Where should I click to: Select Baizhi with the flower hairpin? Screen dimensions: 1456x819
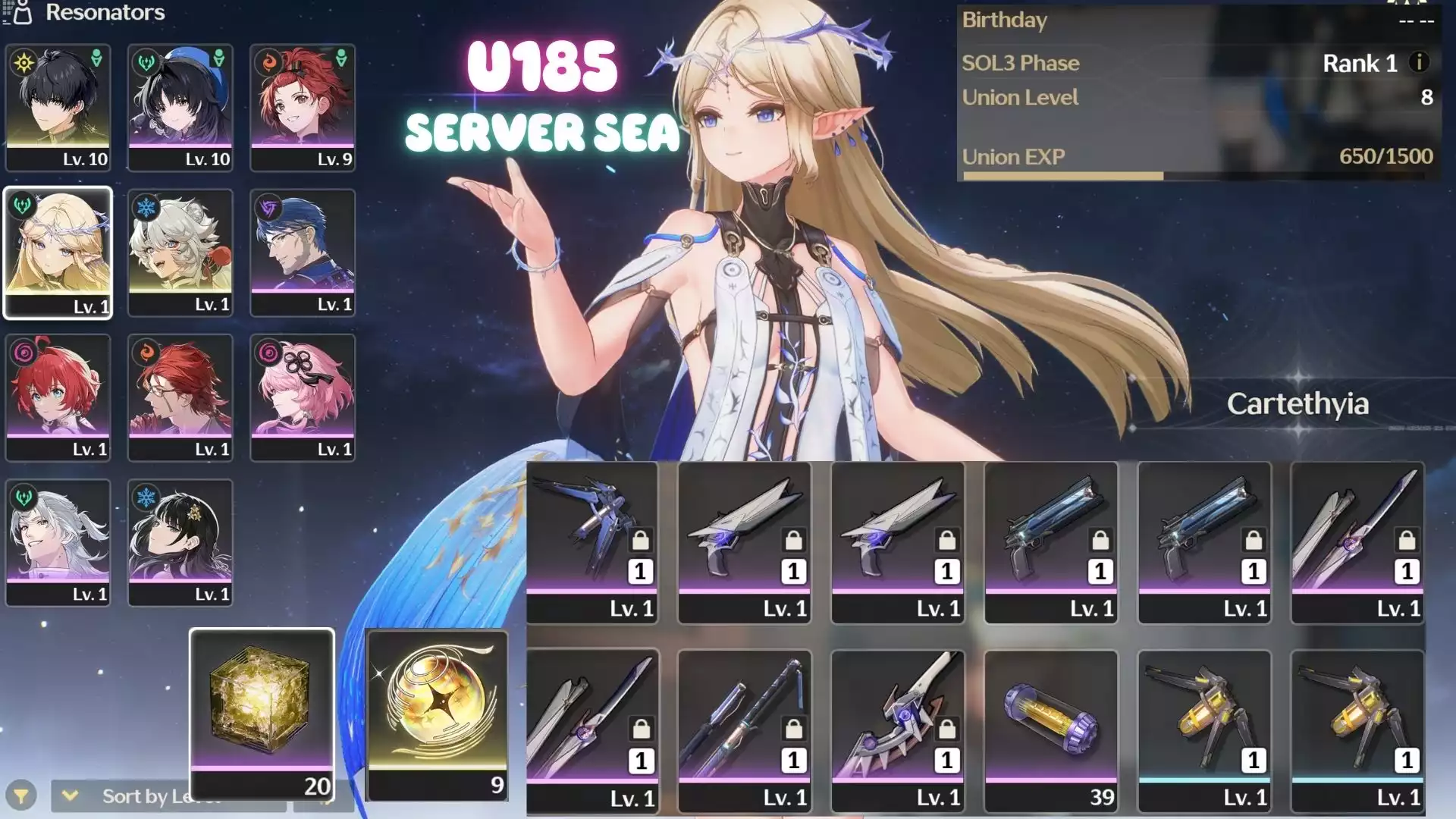click(x=180, y=541)
